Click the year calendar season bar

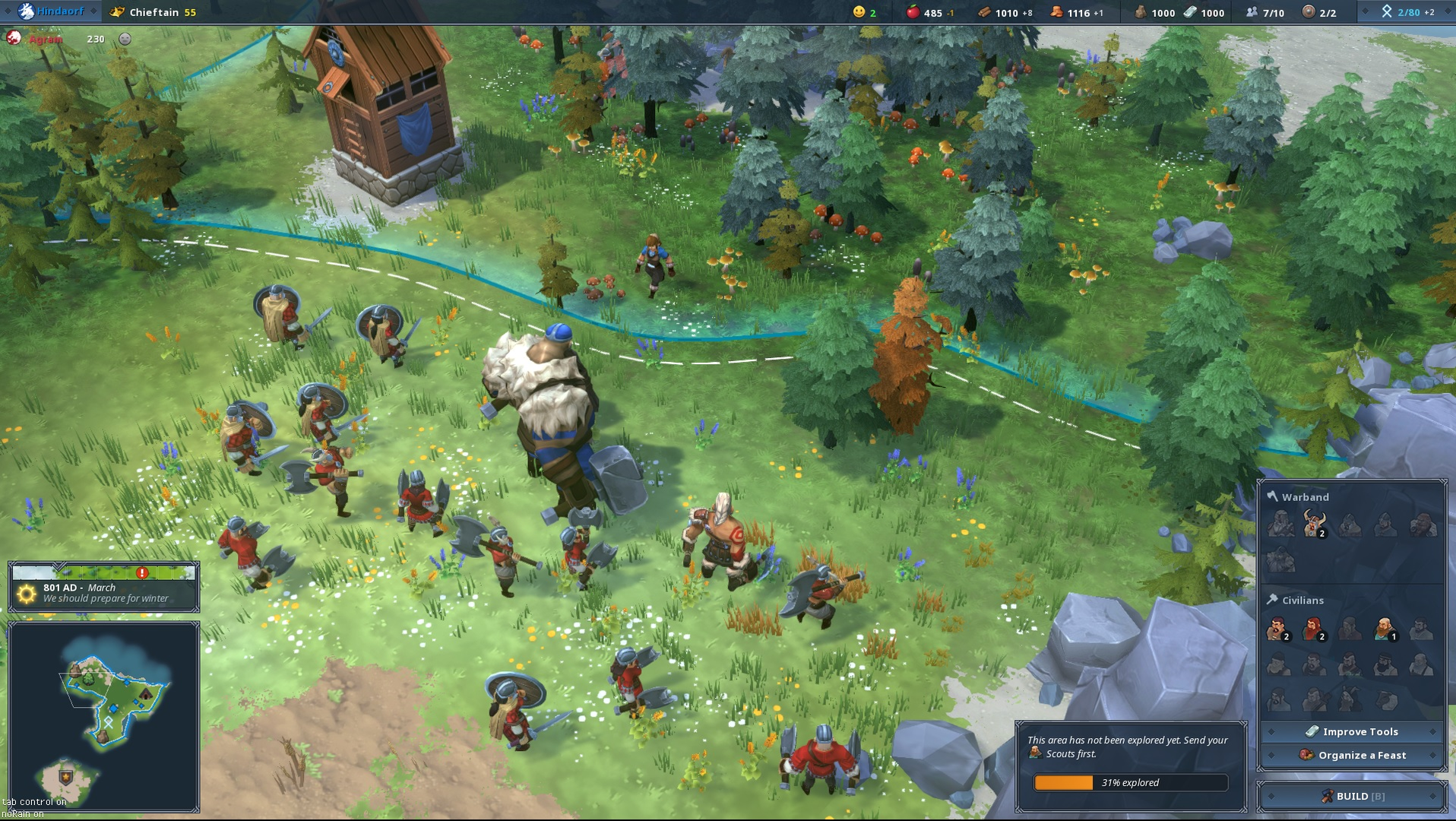tap(104, 572)
